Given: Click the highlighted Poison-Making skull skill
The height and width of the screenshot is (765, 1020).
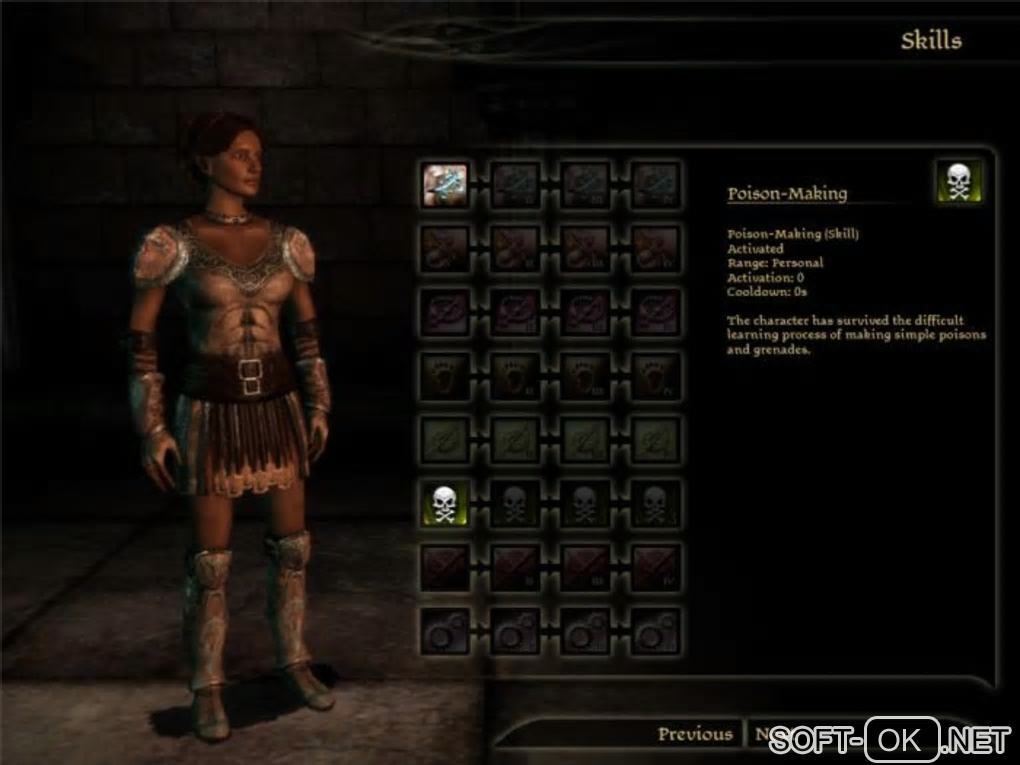Looking at the screenshot, I should pyautogui.click(x=445, y=503).
